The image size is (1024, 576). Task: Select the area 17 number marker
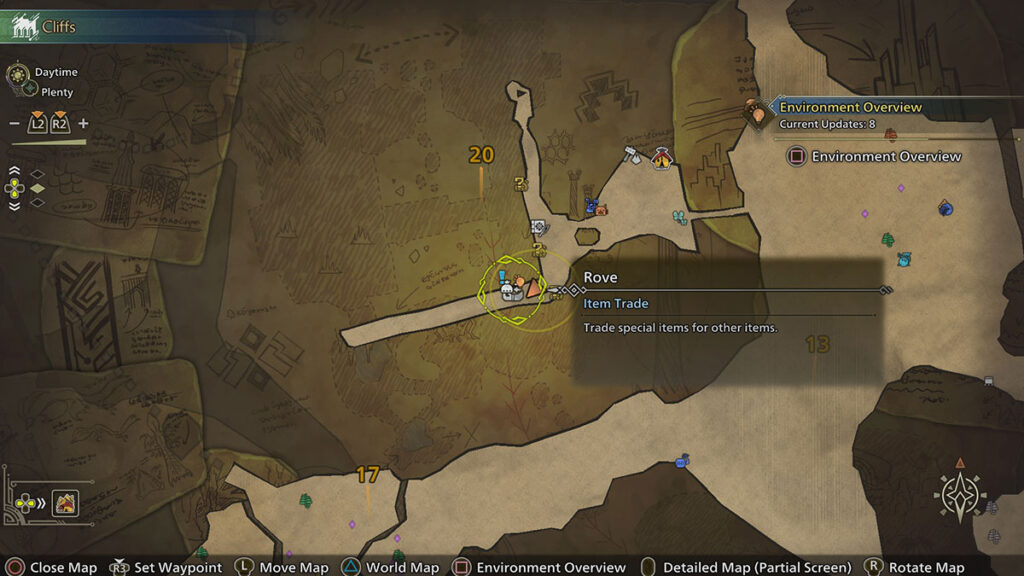click(368, 475)
